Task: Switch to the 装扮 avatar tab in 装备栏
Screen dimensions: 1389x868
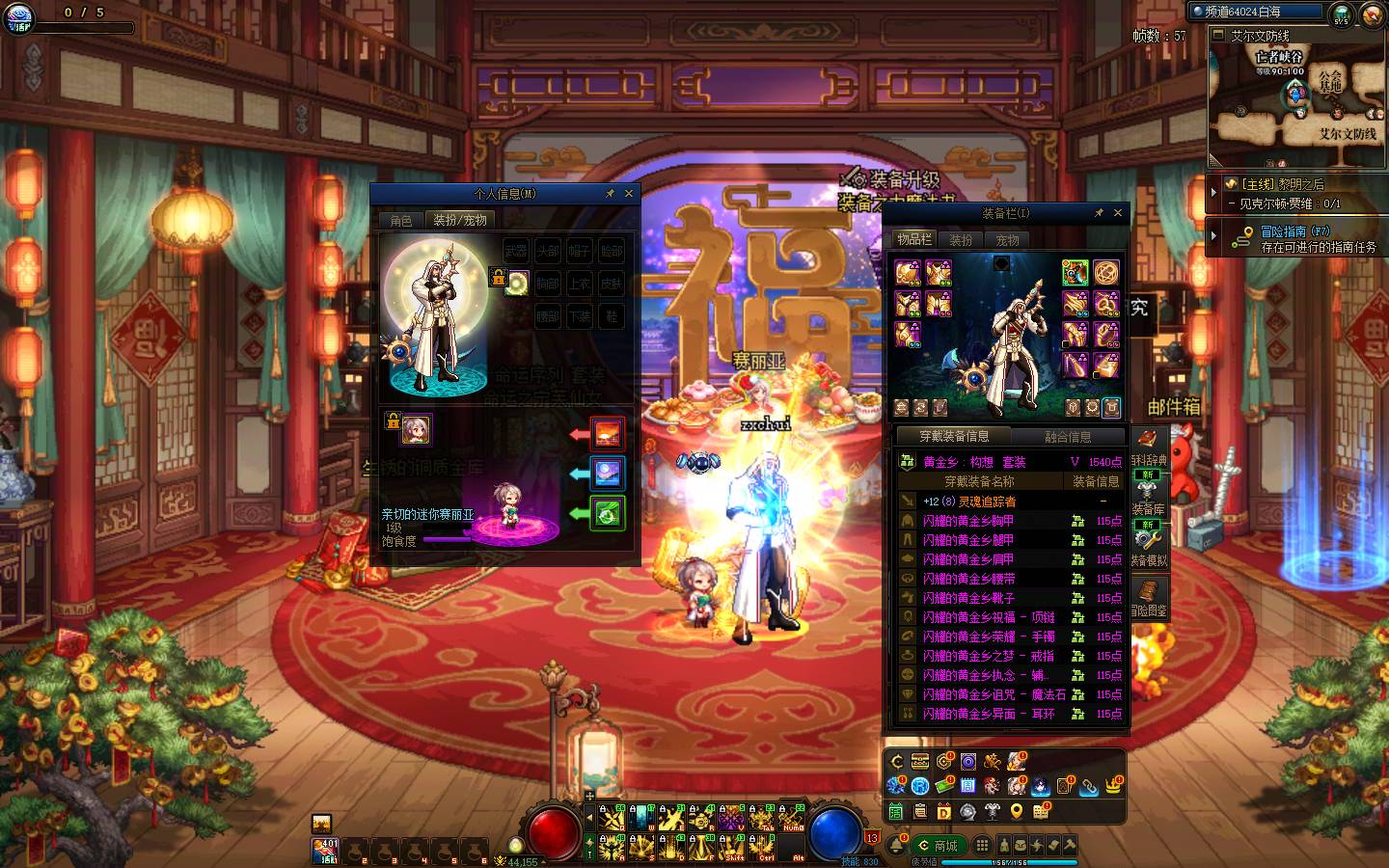Action: coord(961,240)
